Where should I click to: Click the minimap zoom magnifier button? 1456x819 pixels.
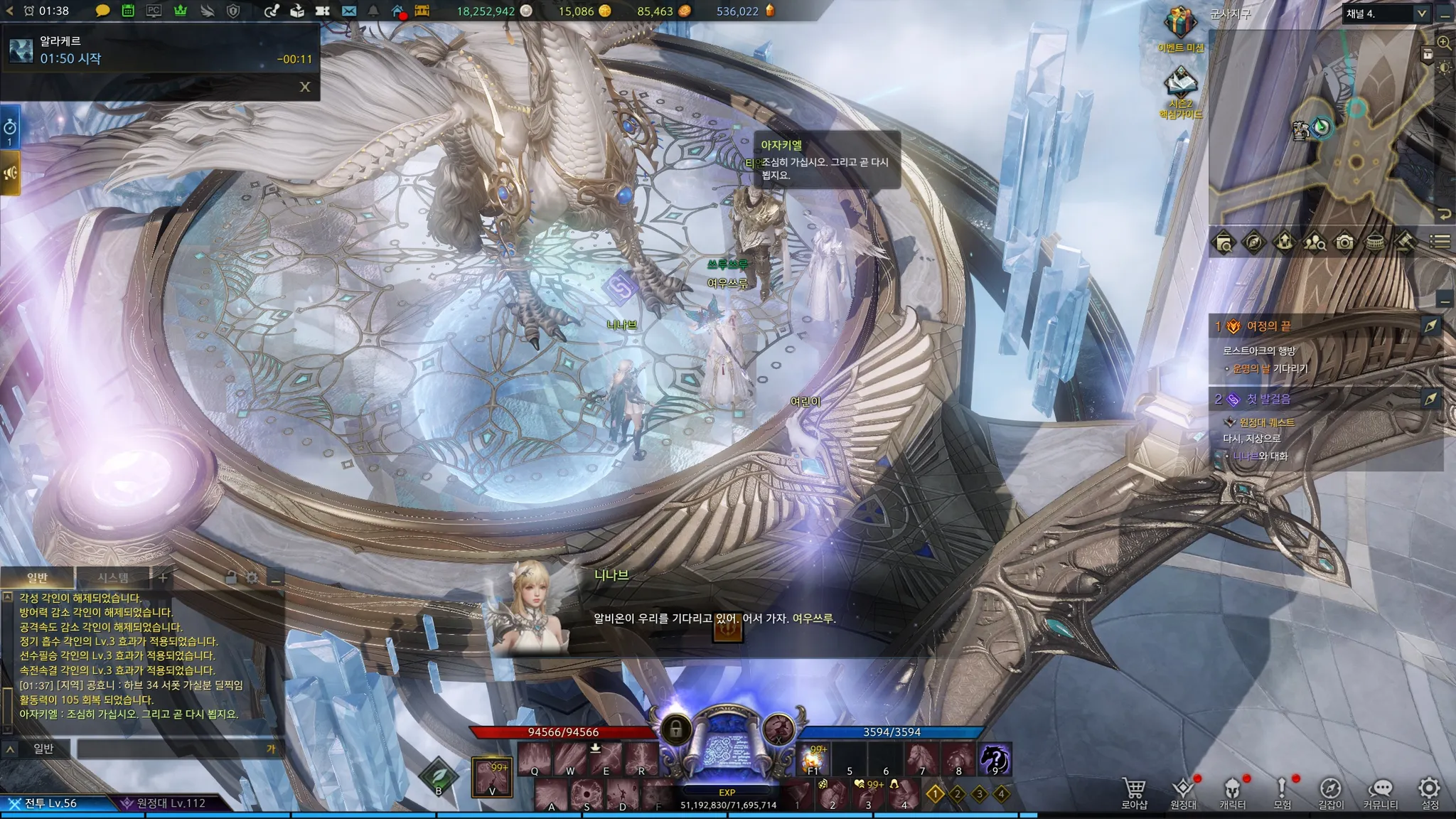(x=1444, y=43)
